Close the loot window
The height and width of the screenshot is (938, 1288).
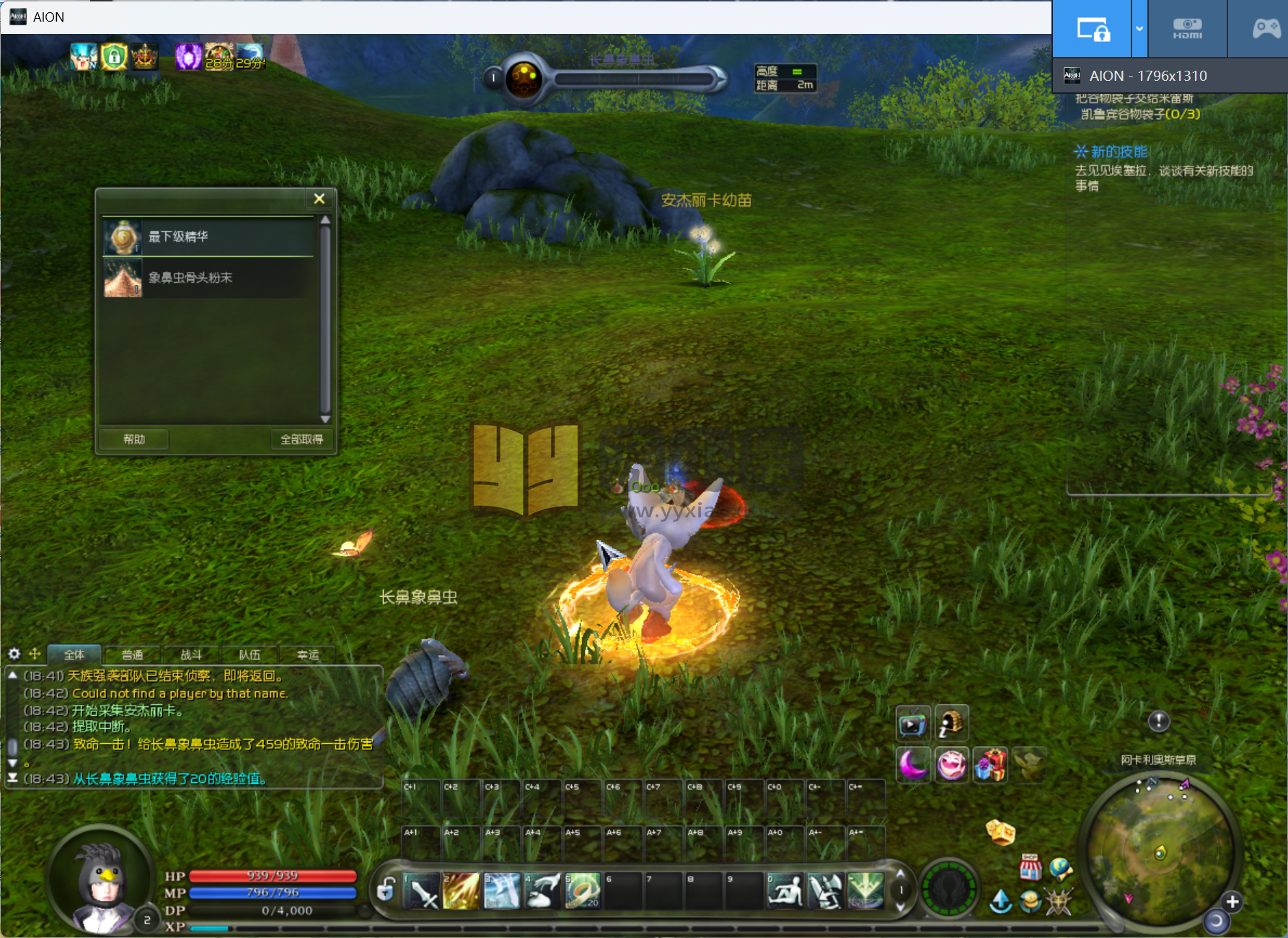click(319, 198)
